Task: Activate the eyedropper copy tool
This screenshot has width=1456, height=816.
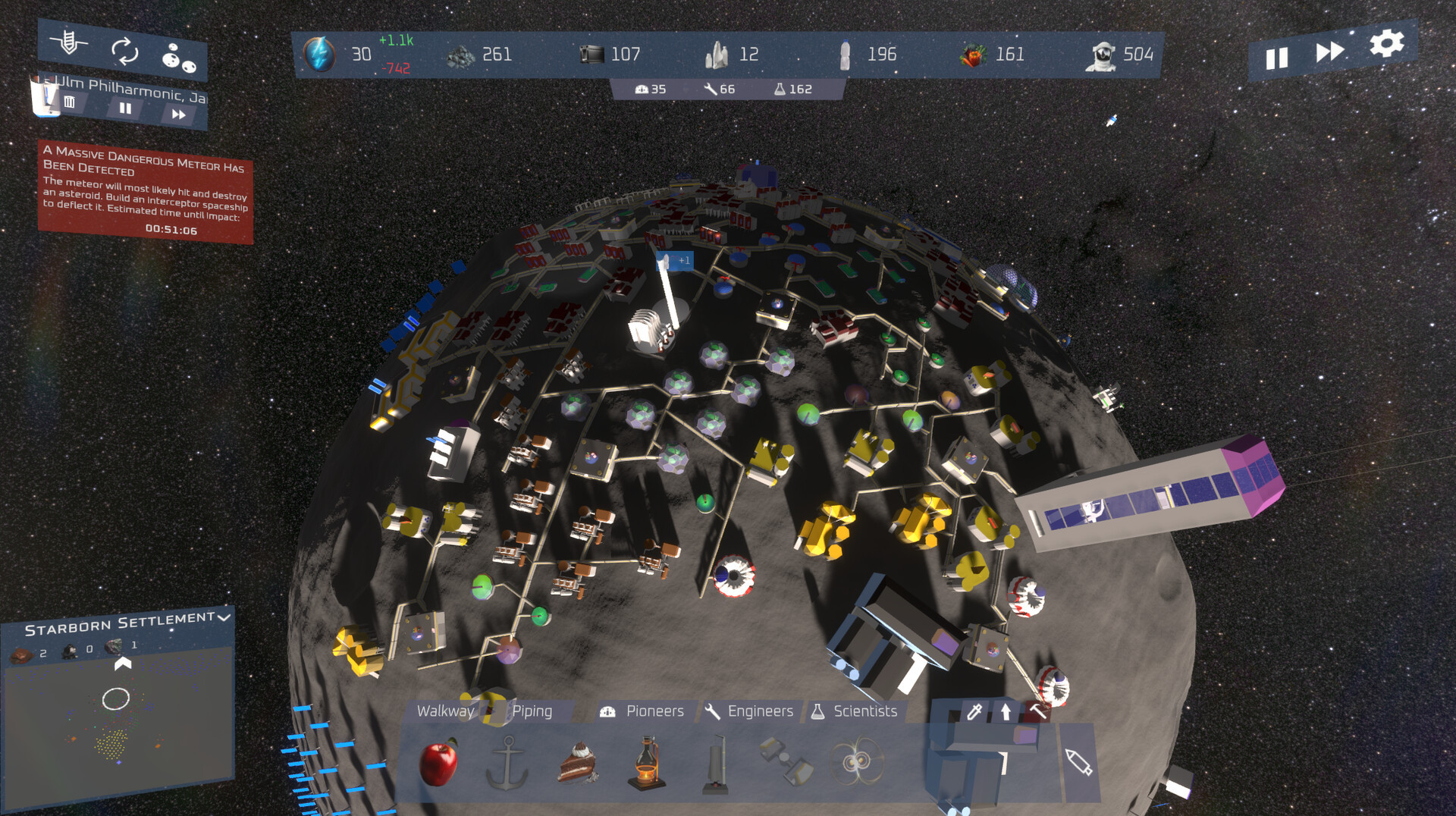Action: click(x=974, y=711)
